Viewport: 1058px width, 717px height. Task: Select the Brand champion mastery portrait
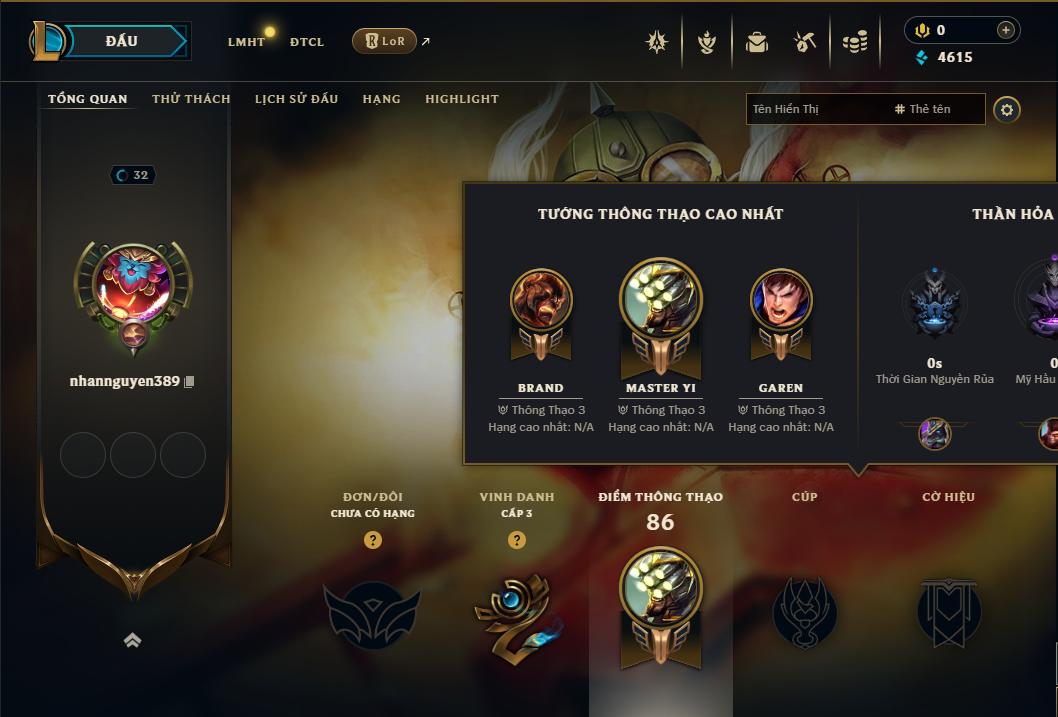coord(541,300)
